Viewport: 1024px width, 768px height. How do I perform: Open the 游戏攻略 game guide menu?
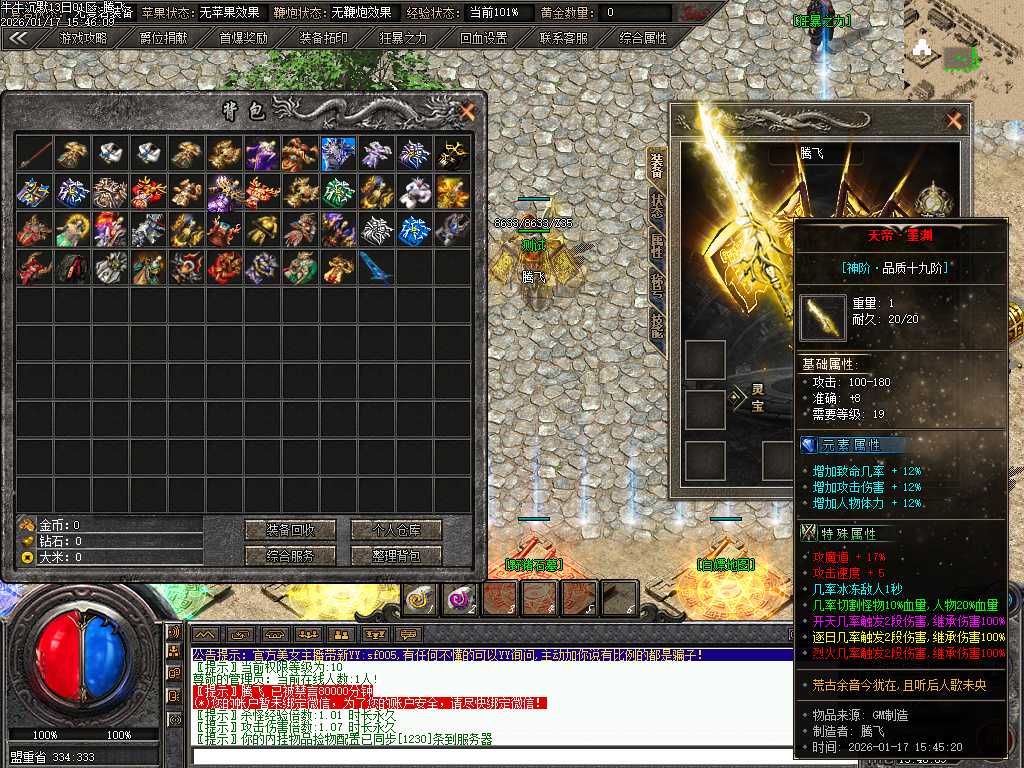click(x=84, y=38)
